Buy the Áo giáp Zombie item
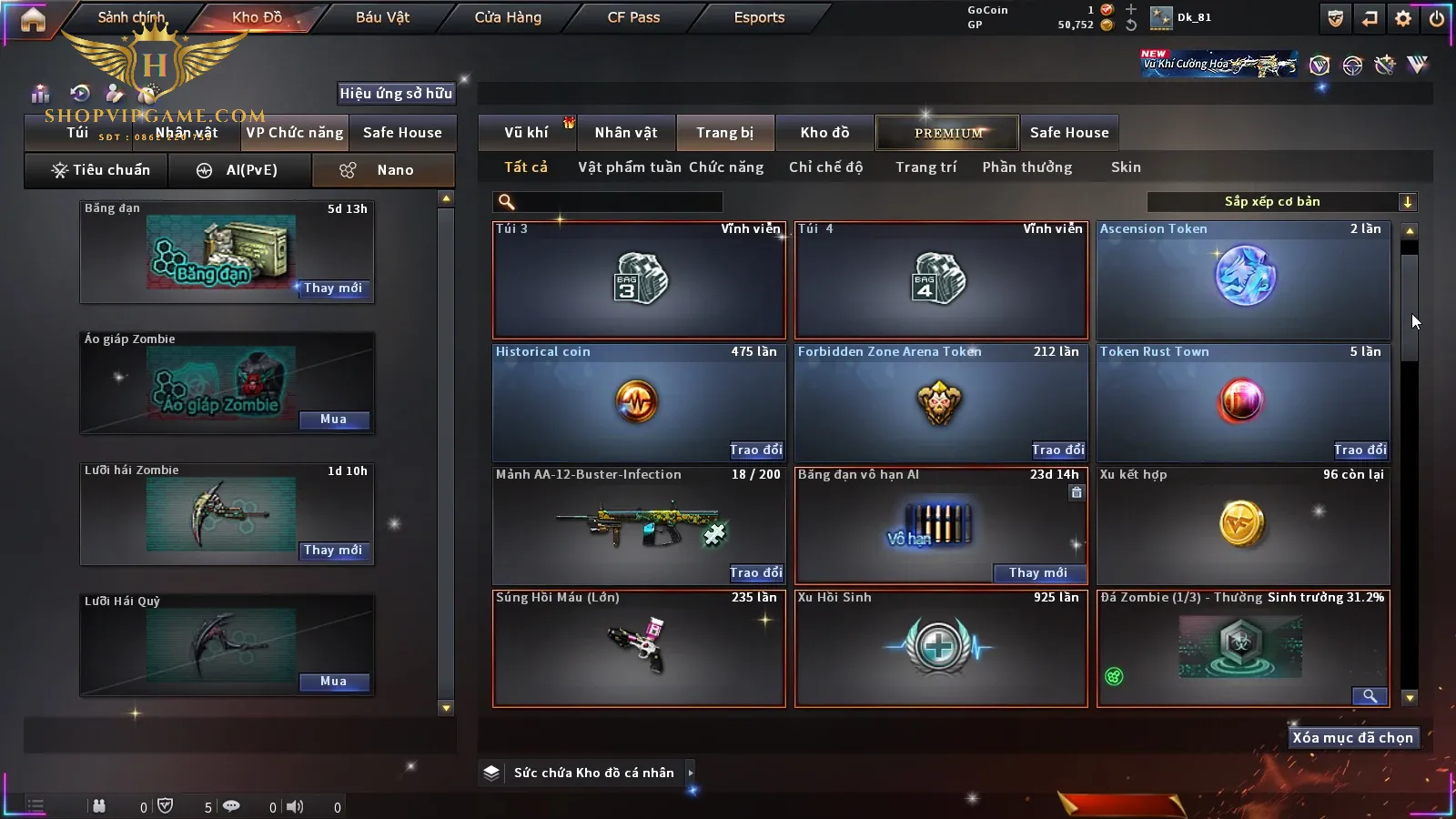1456x819 pixels. pyautogui.click(x=333, y=420)
